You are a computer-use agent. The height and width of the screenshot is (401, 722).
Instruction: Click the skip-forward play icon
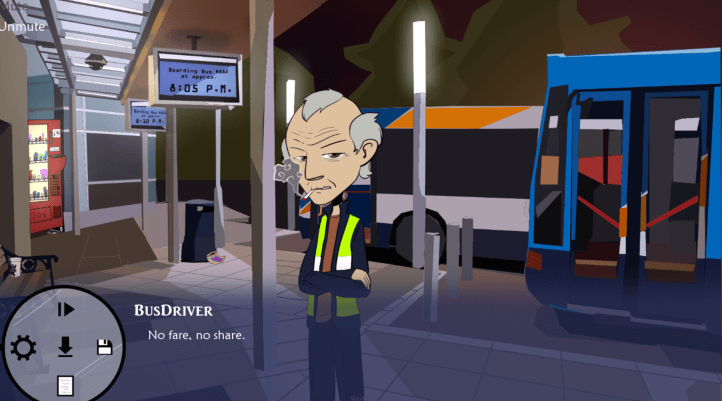coord(65,310)
